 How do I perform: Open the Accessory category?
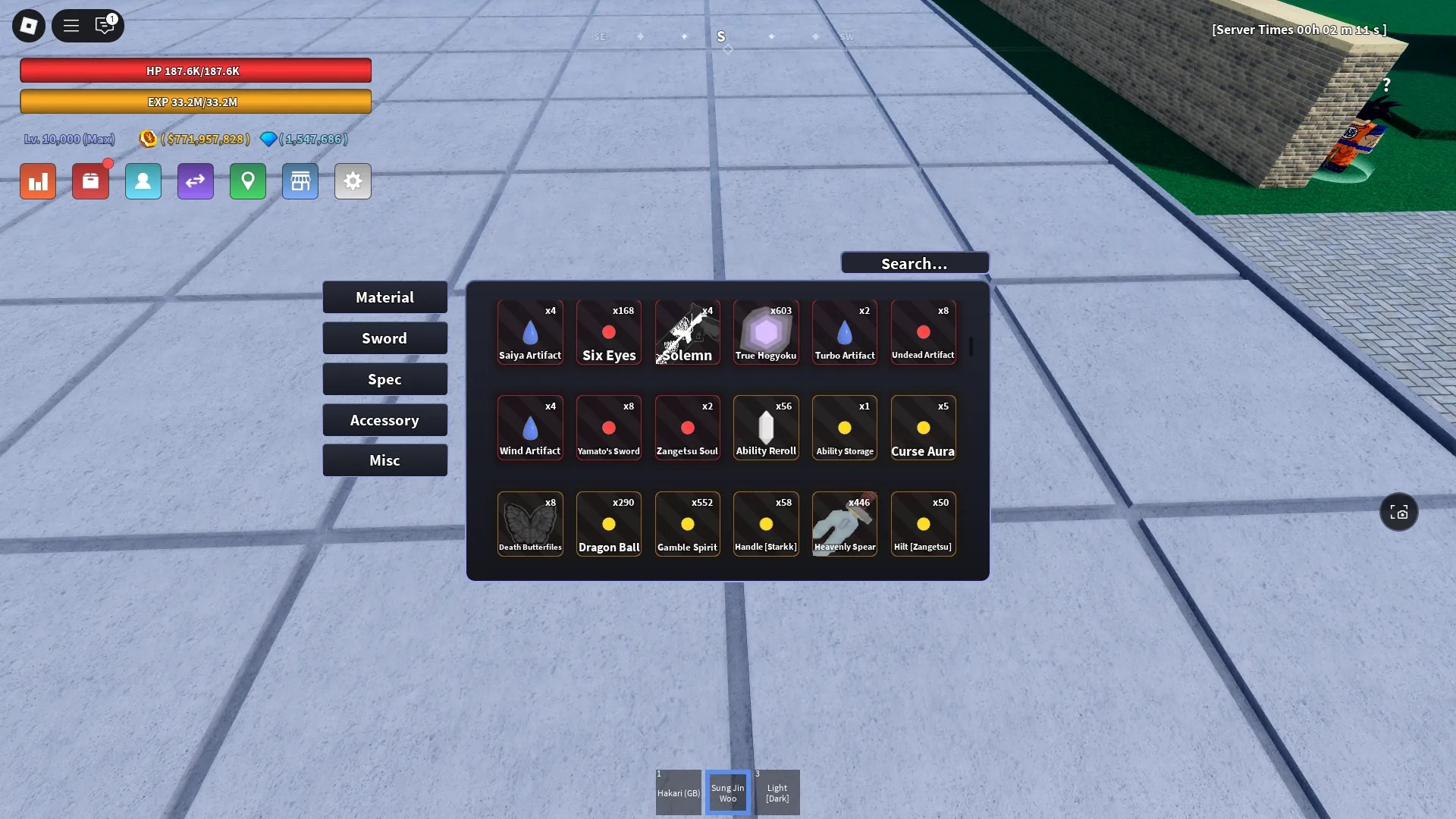pos(384,419)
